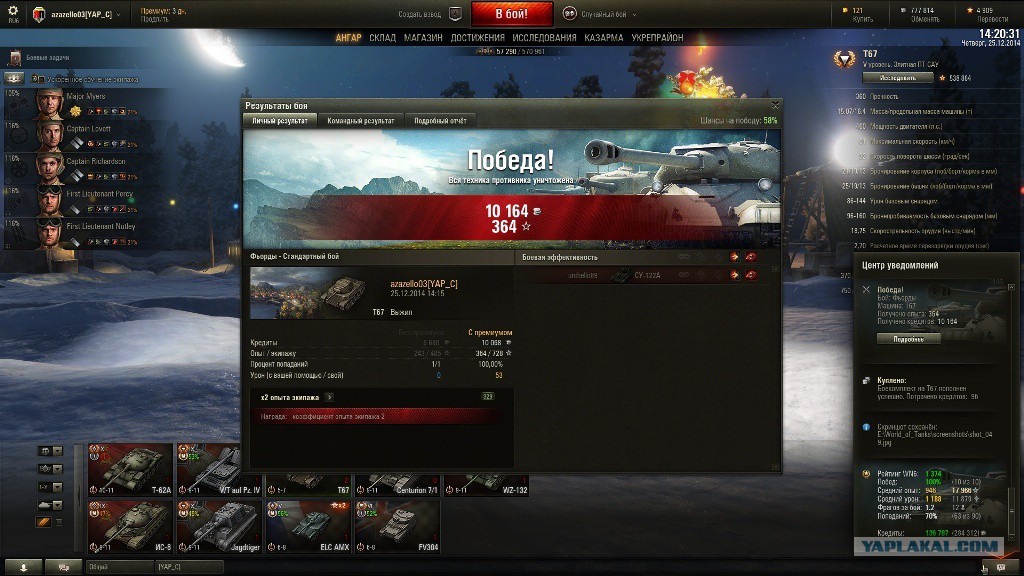Viewport: 1024px width, 576px height.
Task: Pick the FV304 vehicle in the carousel
Action: coord(396,525)
